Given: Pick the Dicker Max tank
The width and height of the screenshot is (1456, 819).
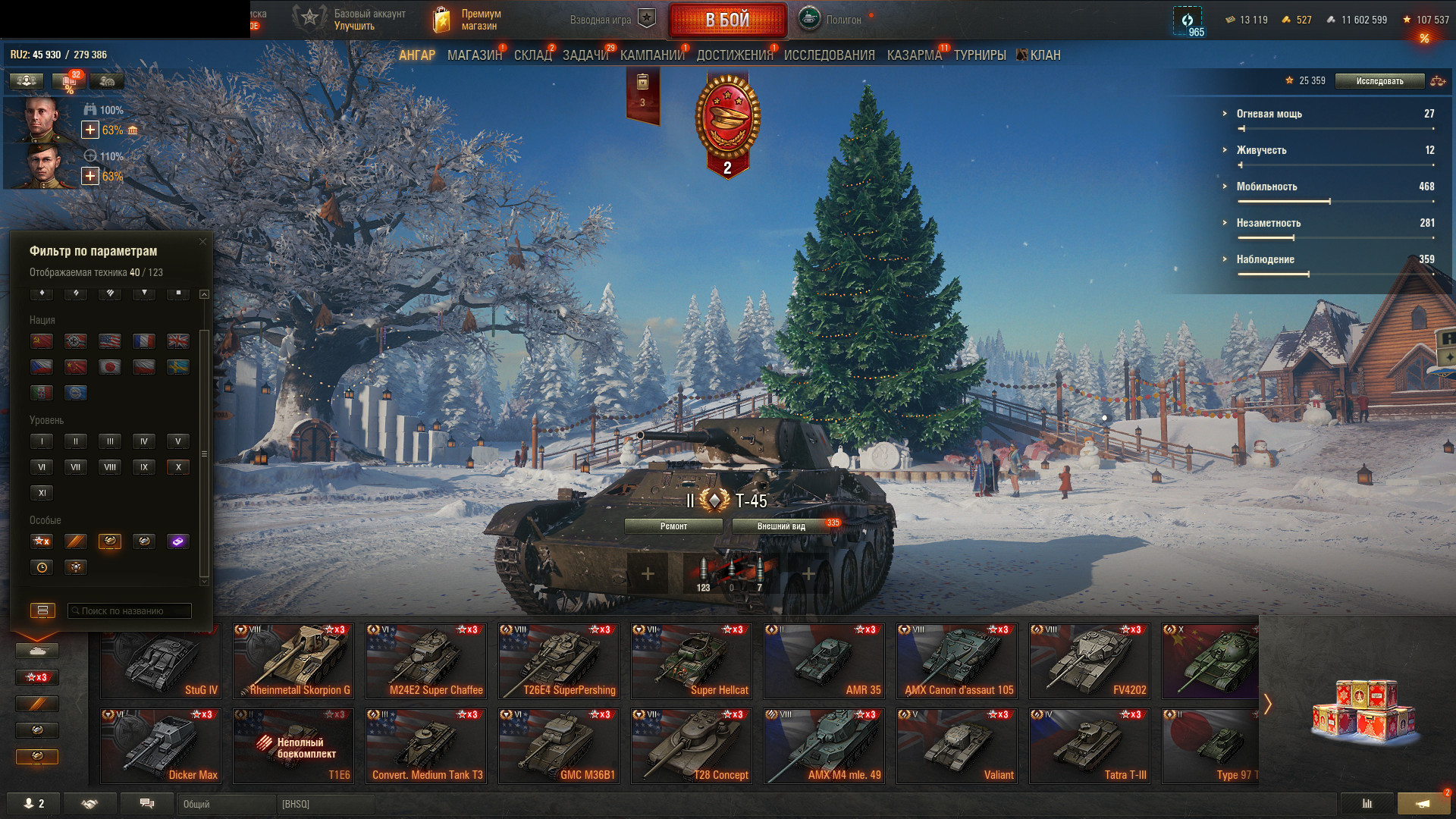Looking at the screenshot, I should (x=161, y=745).
